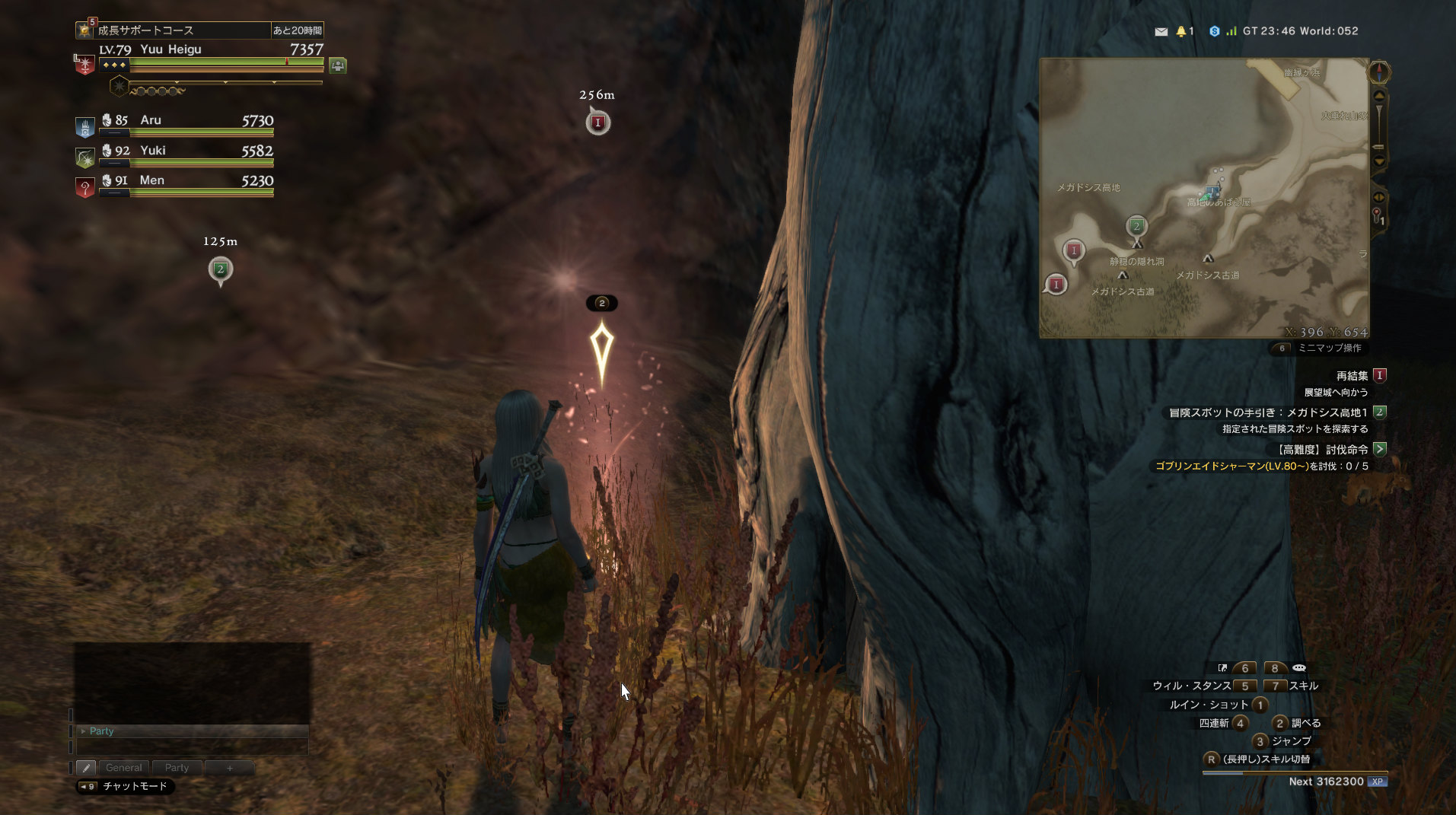This screenshot has height=815, width=1456.
Task: Click the minimap zoom slider handle
Action: click(1378, 146)
